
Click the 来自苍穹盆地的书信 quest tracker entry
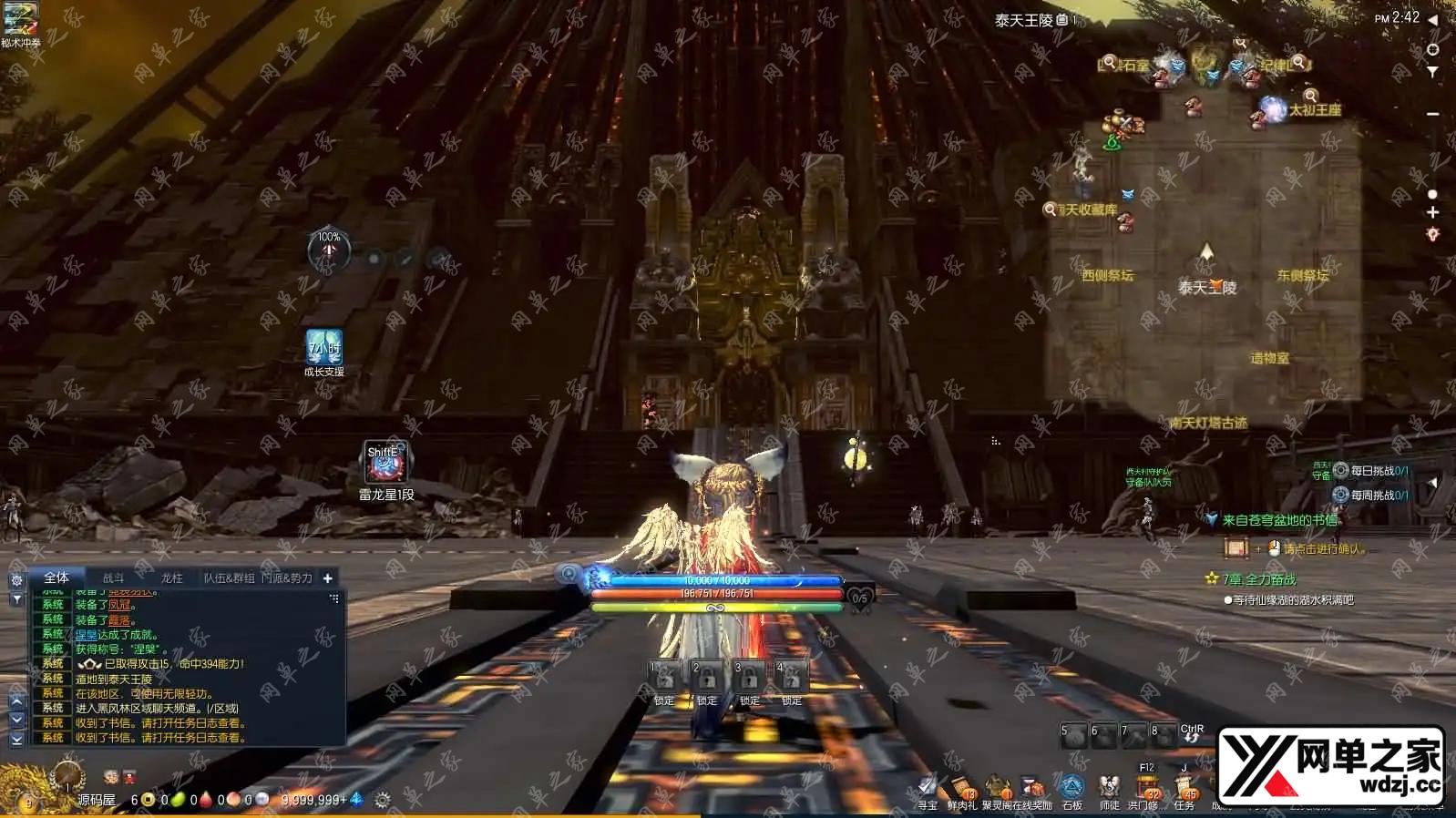1279,520
